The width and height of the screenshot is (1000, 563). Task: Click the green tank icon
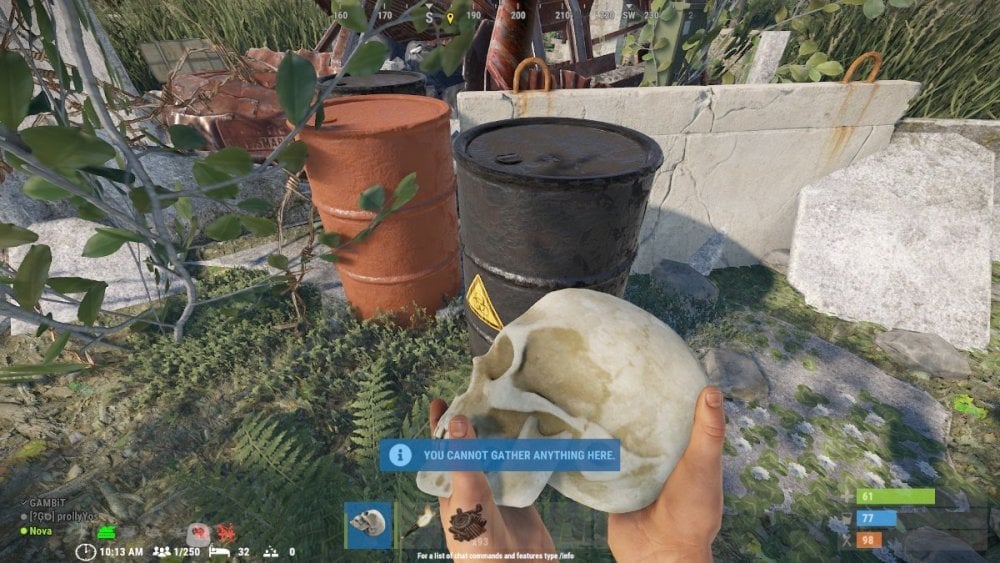coord(106,532)
